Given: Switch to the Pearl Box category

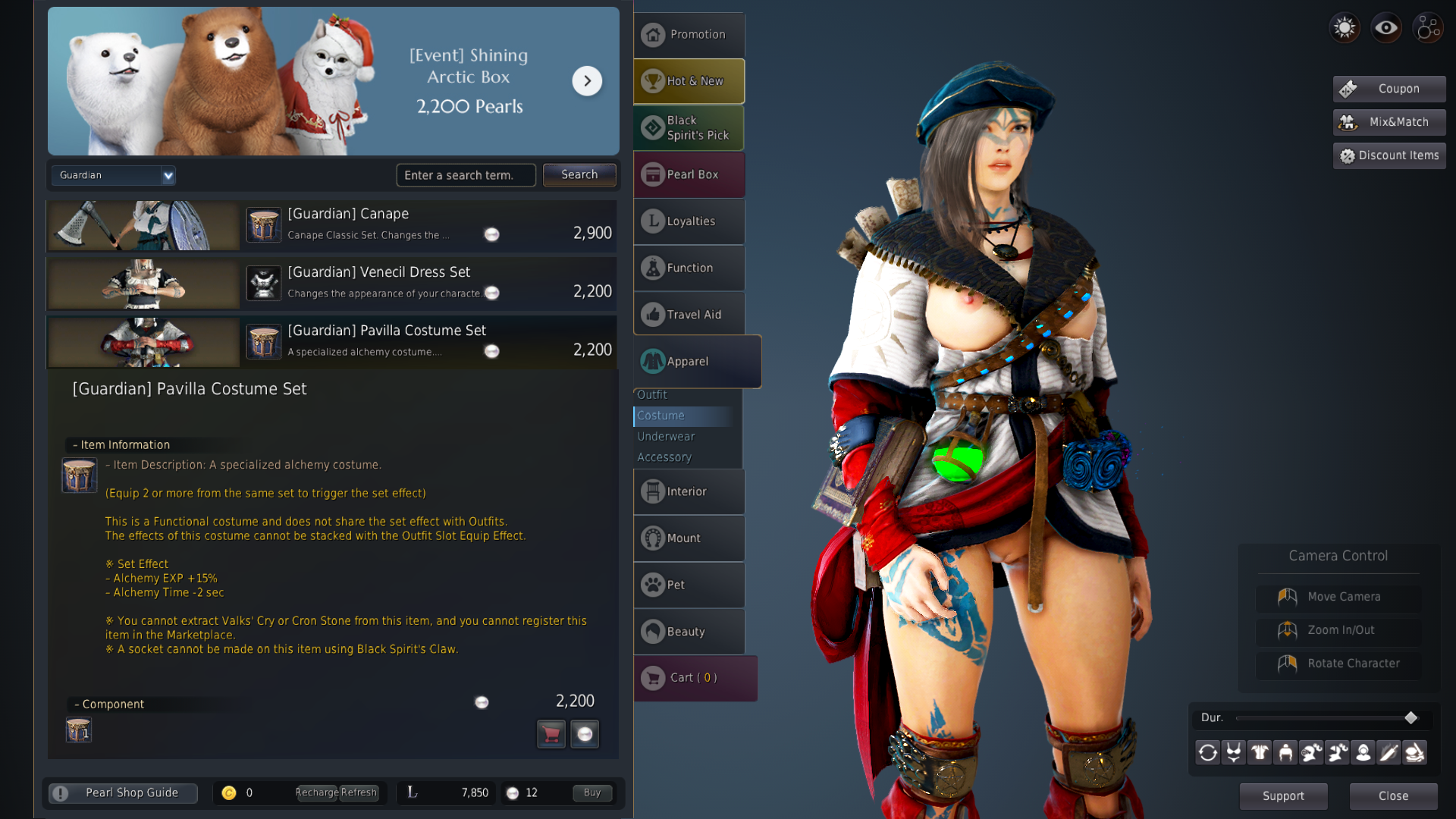Looking at the screenshot, I should tap(689, 174).
